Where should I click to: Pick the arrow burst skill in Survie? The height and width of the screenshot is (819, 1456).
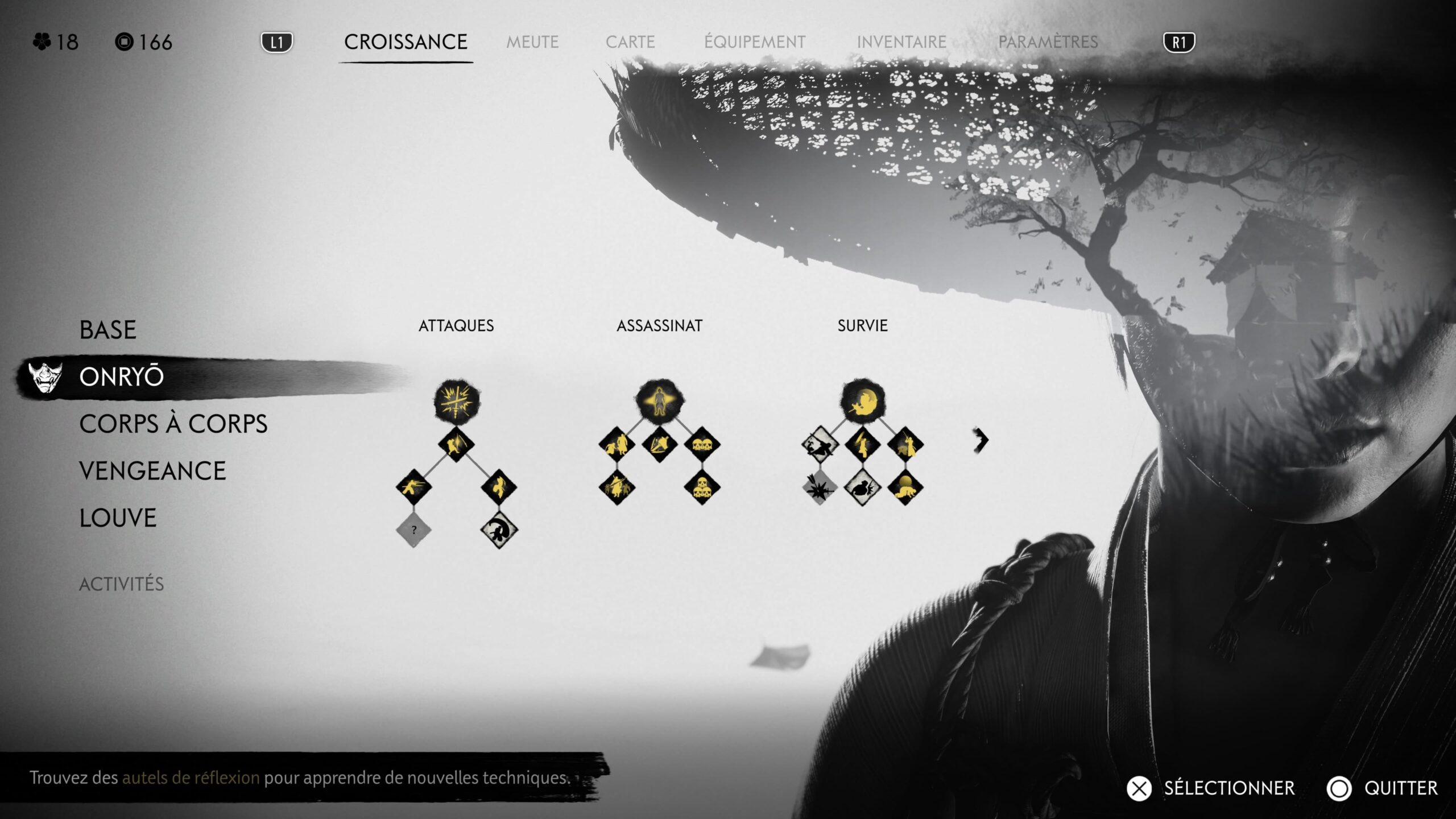820,487
